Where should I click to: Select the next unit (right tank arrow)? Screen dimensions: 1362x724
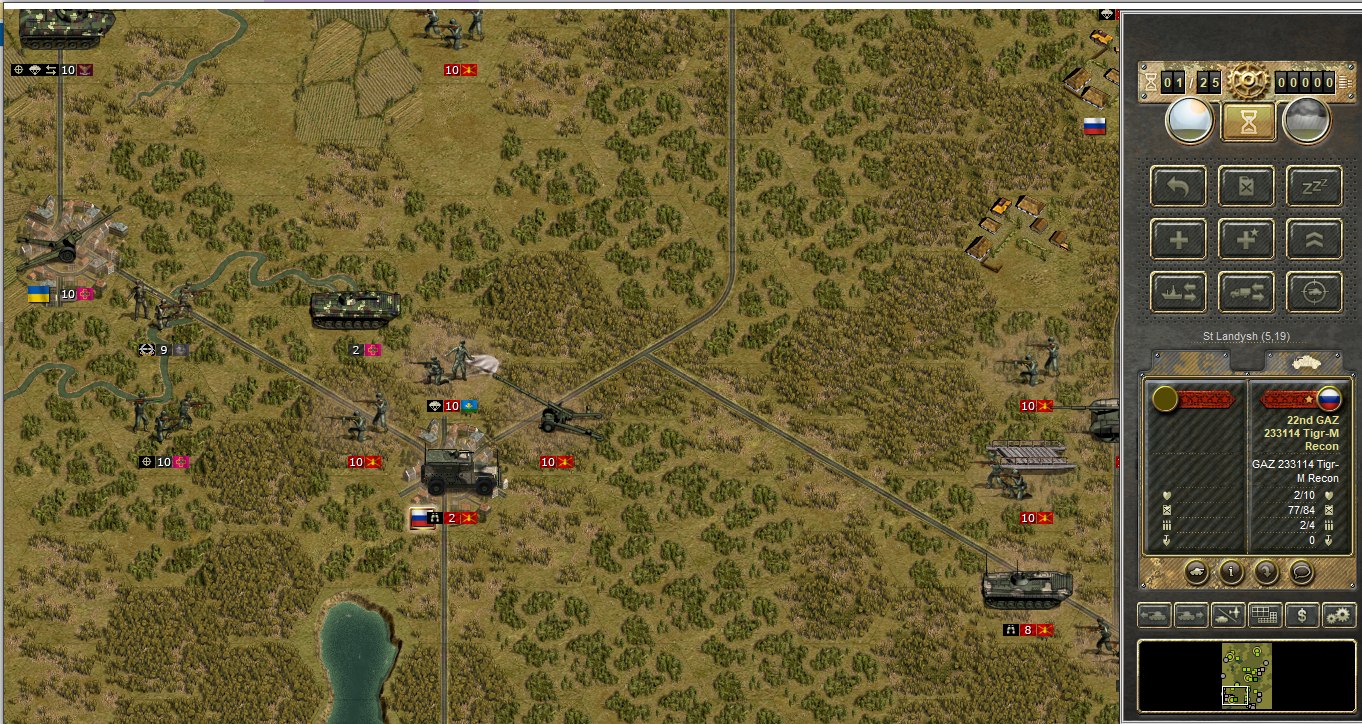click(x=1191, y=615)
